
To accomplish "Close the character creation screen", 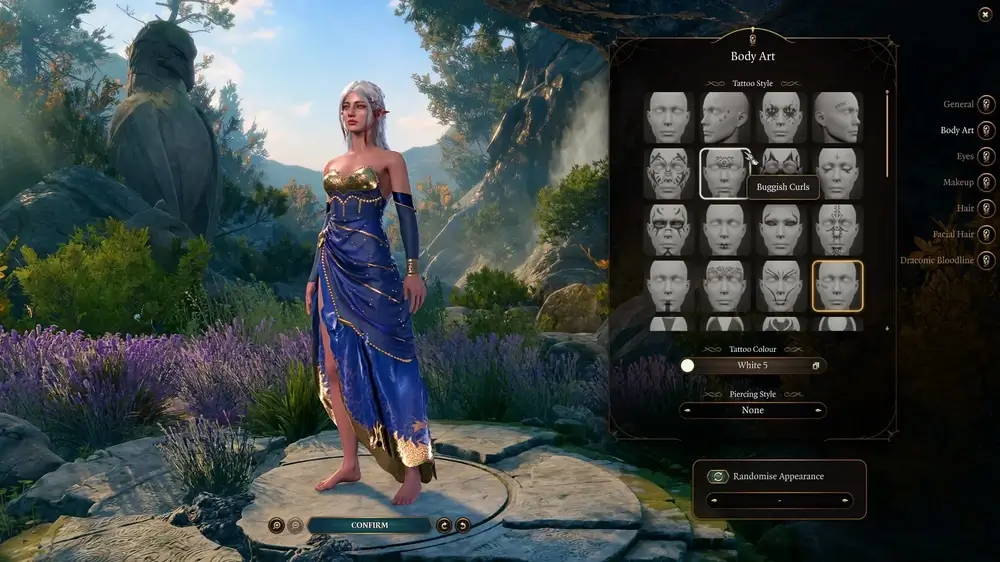I will tap(984, 14).
